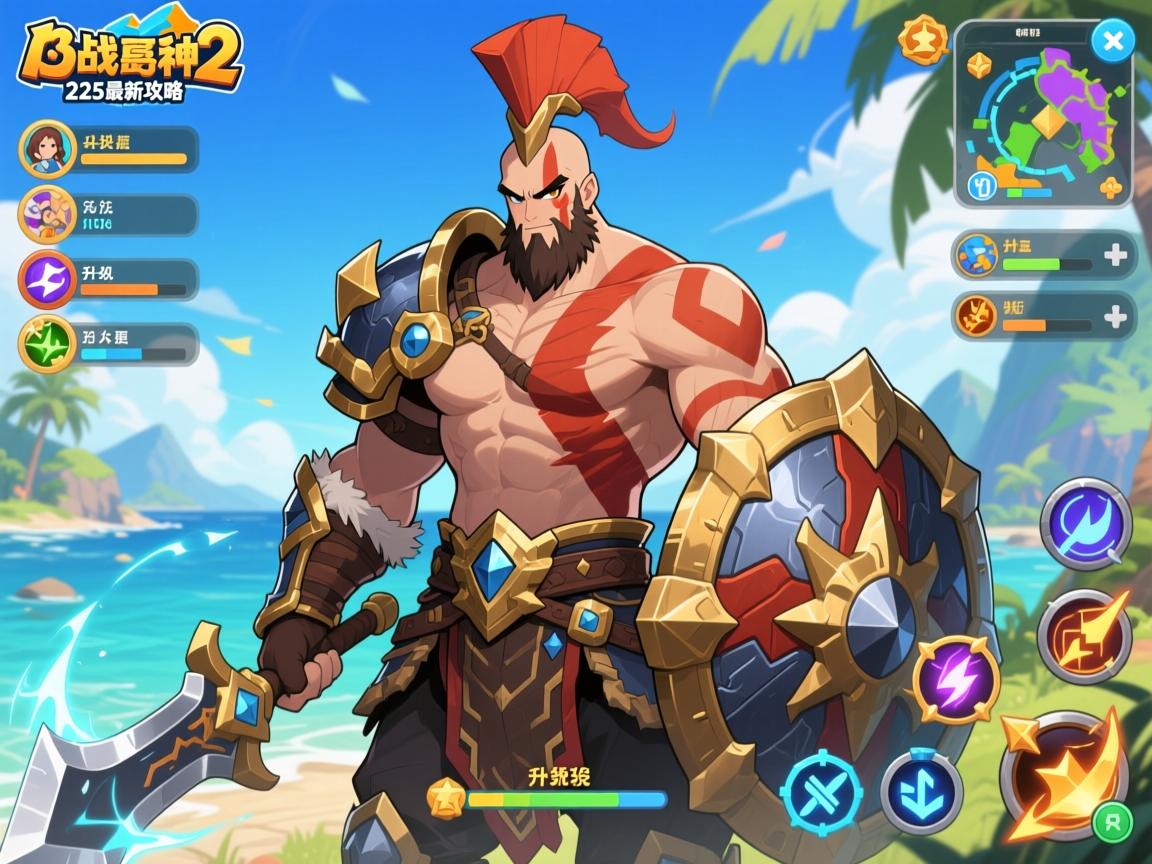The width and height of the screenshot is (1152, 864).
Task: Close the minimap with the X button
Action: [1111, 42]
